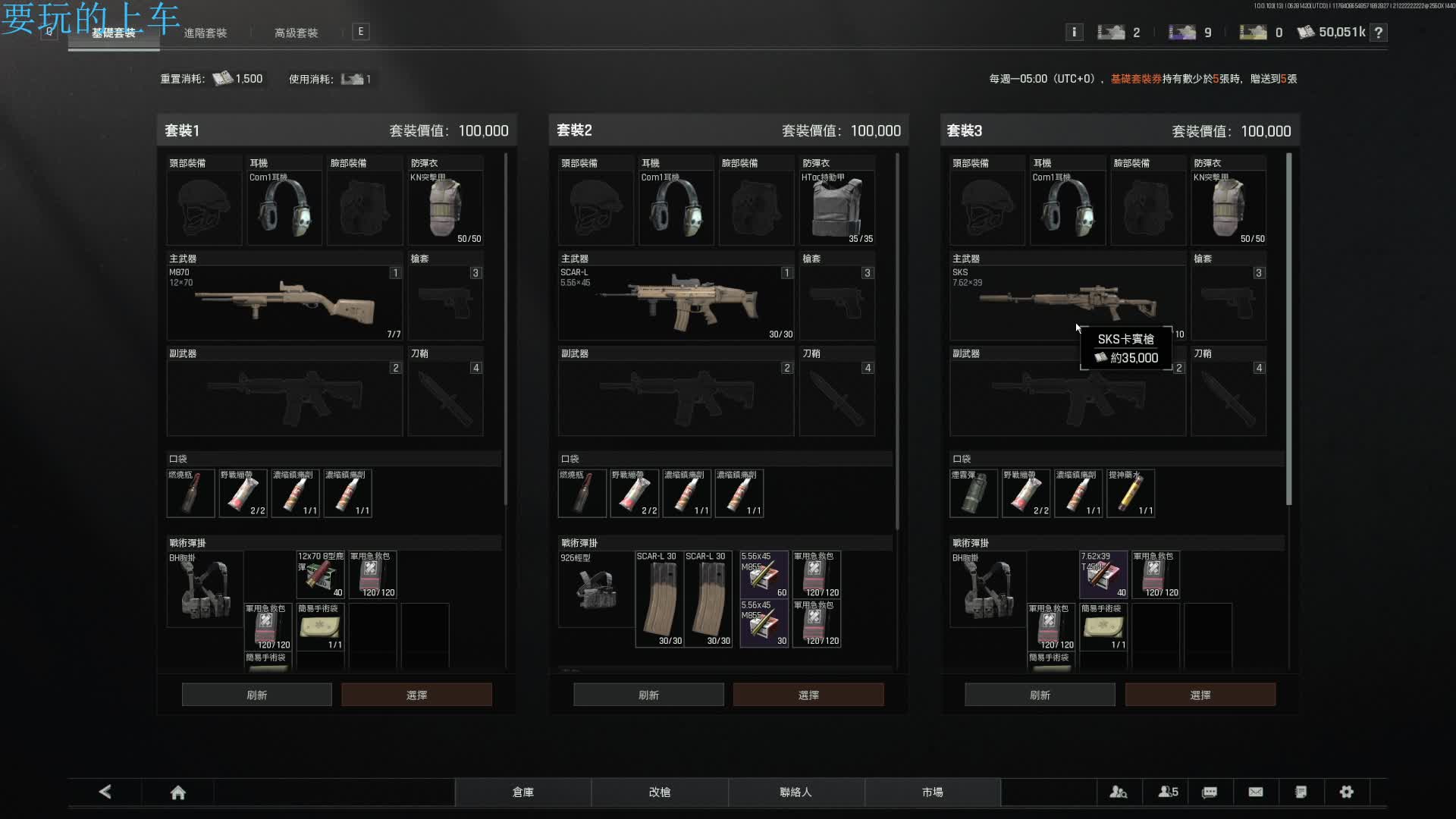Viewport: 1456px width, 819px height.
Task: Refresh loadout 套裝1 with 刷新
Action: (x=256, y=695)
